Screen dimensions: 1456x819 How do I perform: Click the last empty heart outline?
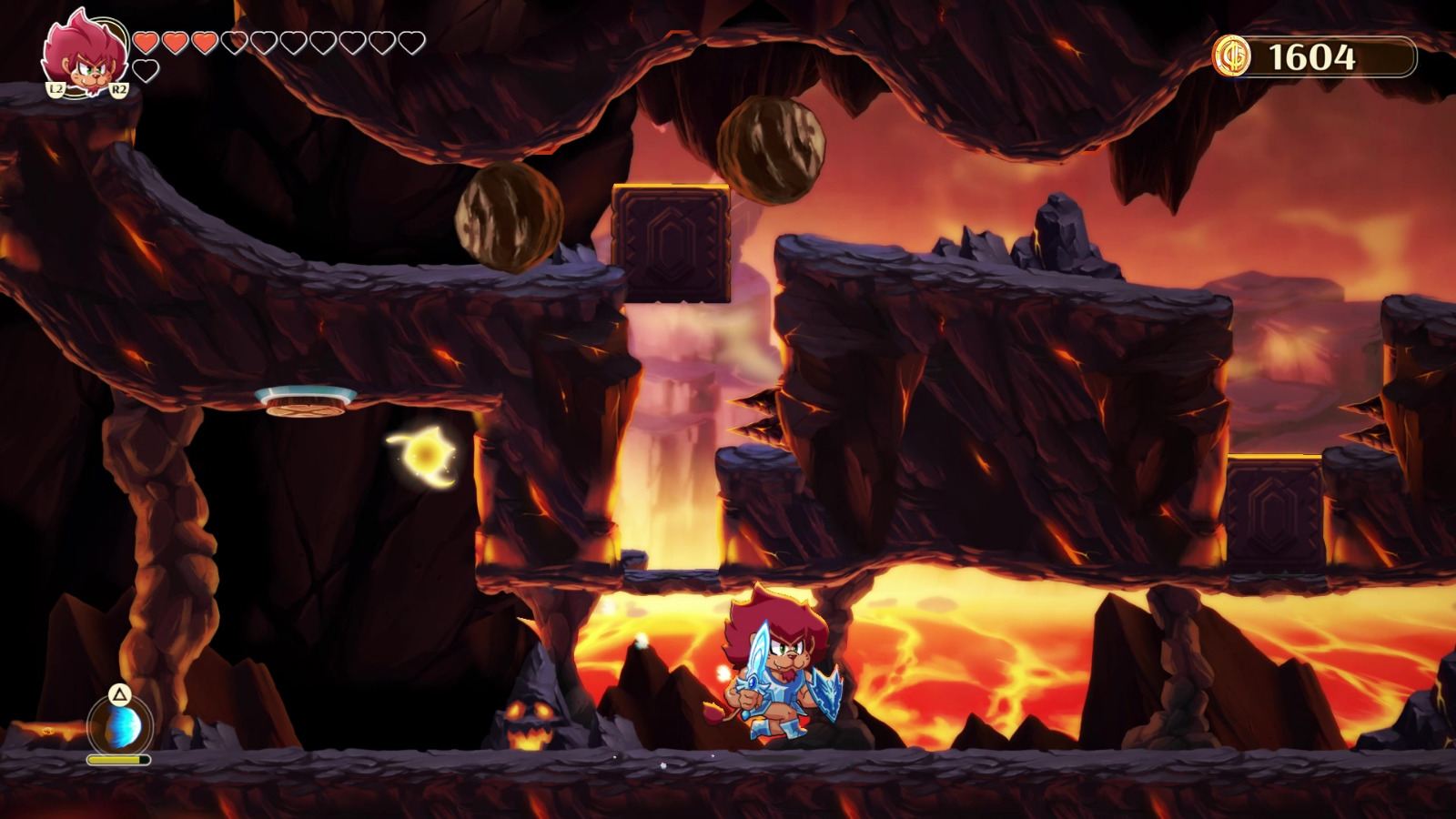point(410,41)
